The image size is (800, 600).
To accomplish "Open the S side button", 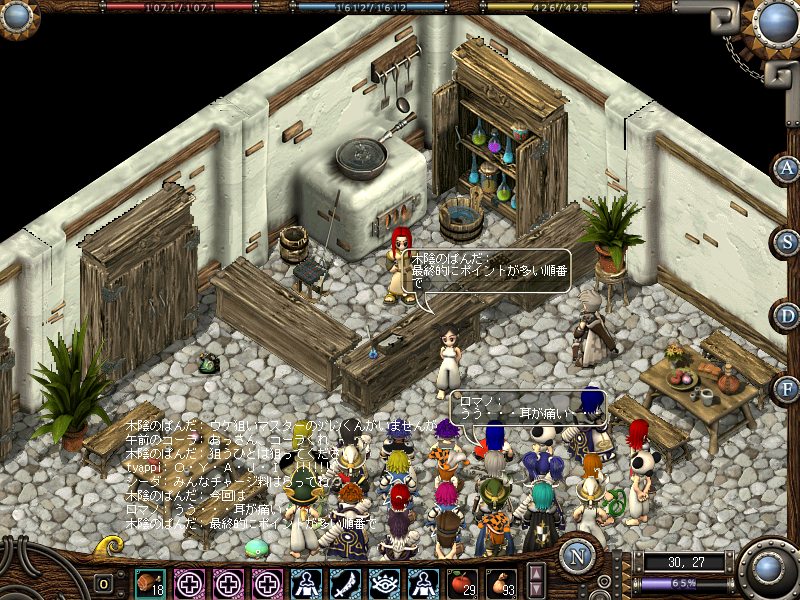I will pos(787,241).
